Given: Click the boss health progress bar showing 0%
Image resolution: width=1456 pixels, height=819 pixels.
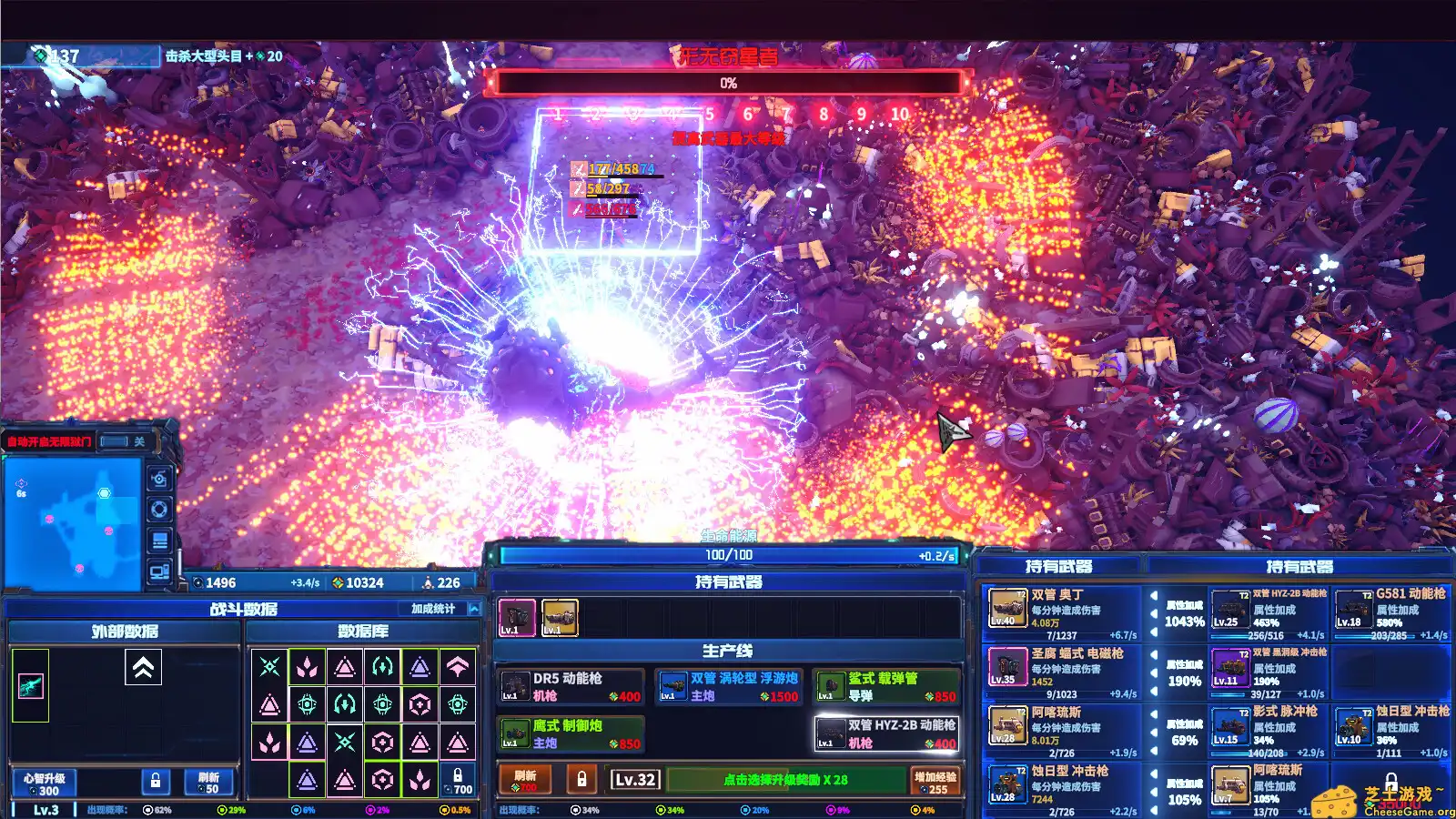Looking at the screenshot, I should pyautogui.click(x=726, y=85).
